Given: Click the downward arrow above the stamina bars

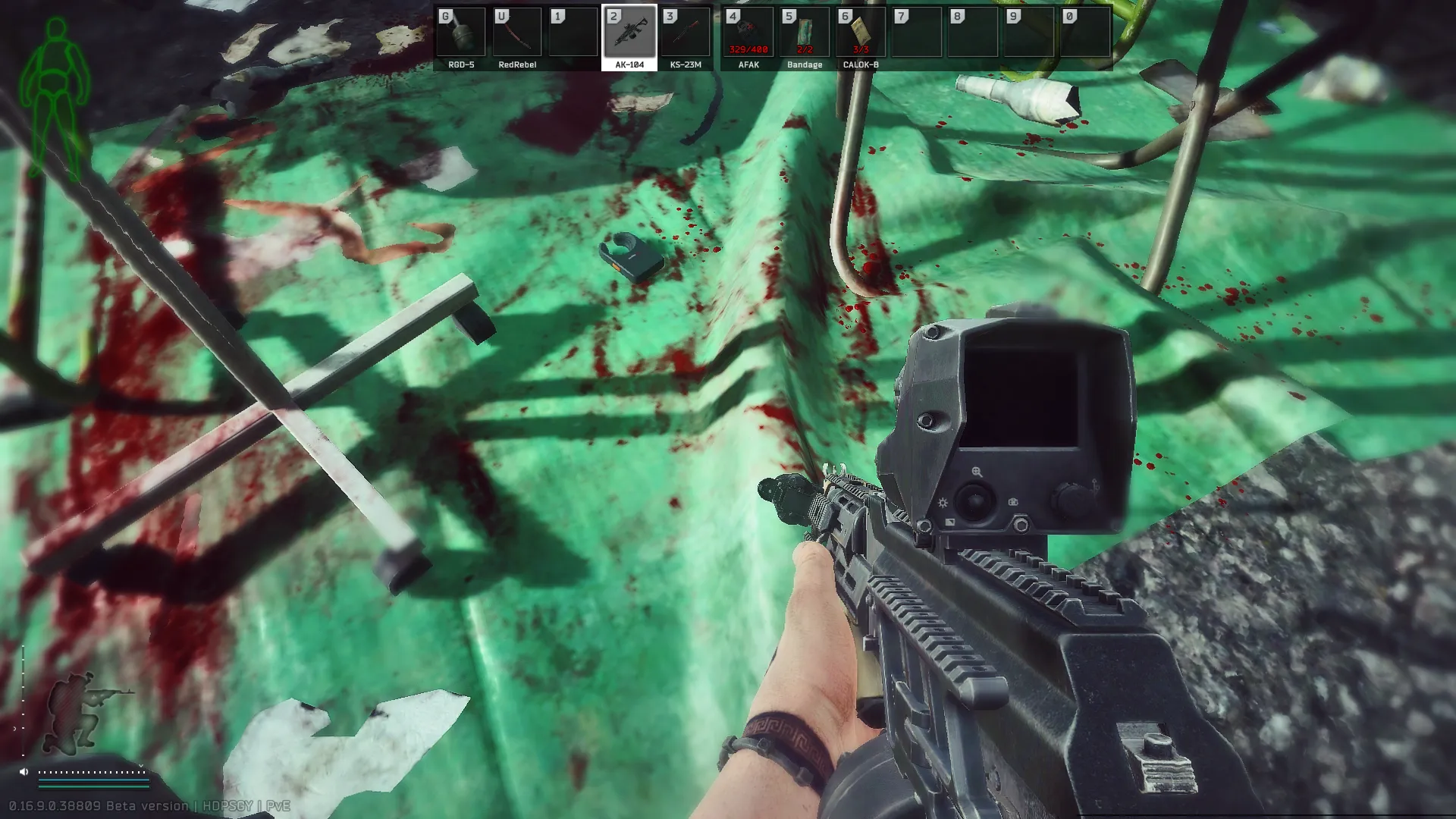Looking at the screenshot, I should 141,766.
